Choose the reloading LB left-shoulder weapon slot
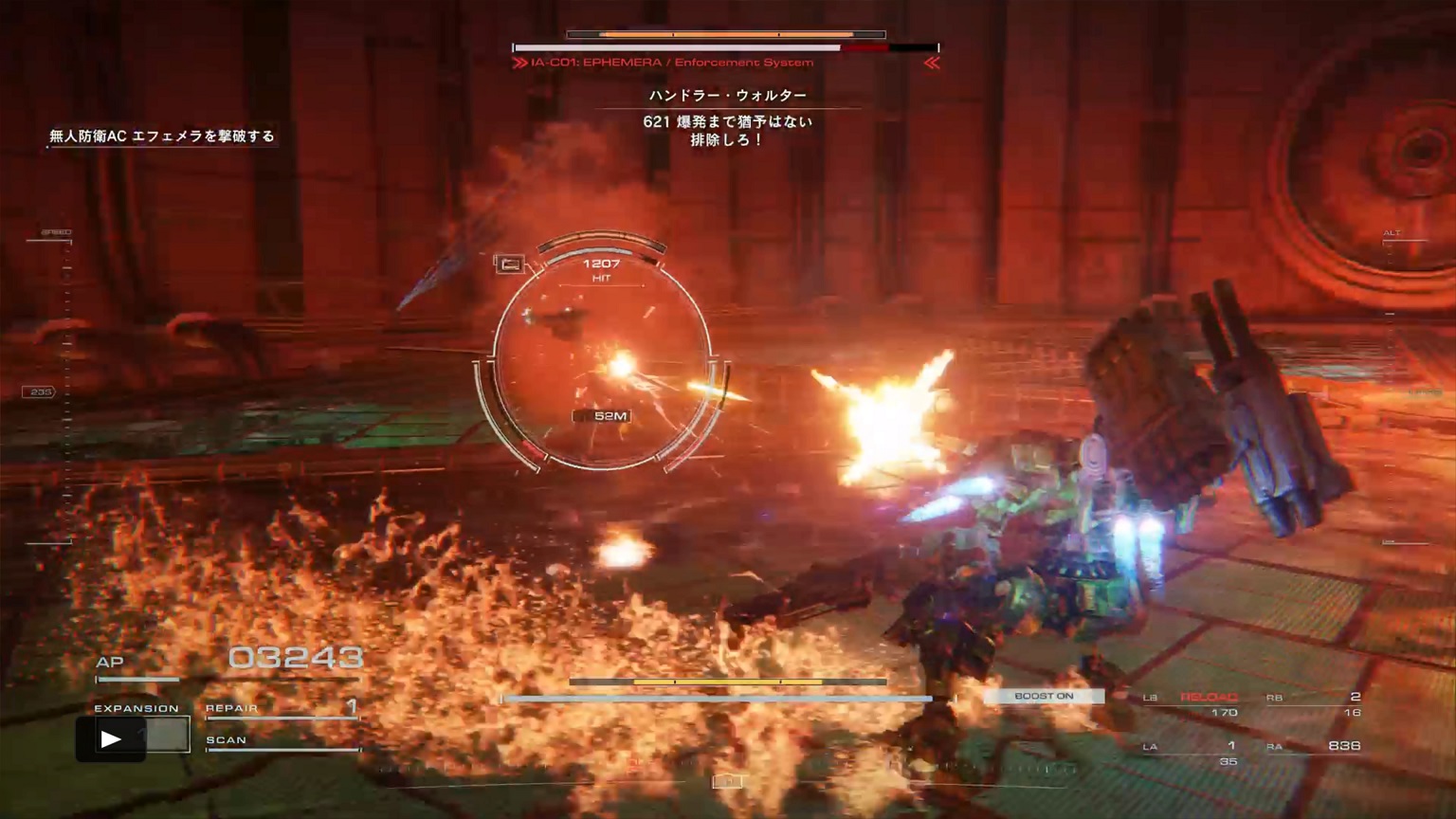Image resolution: width=1456 pixels, height=819 pixels. click(x=1192, y=703)
